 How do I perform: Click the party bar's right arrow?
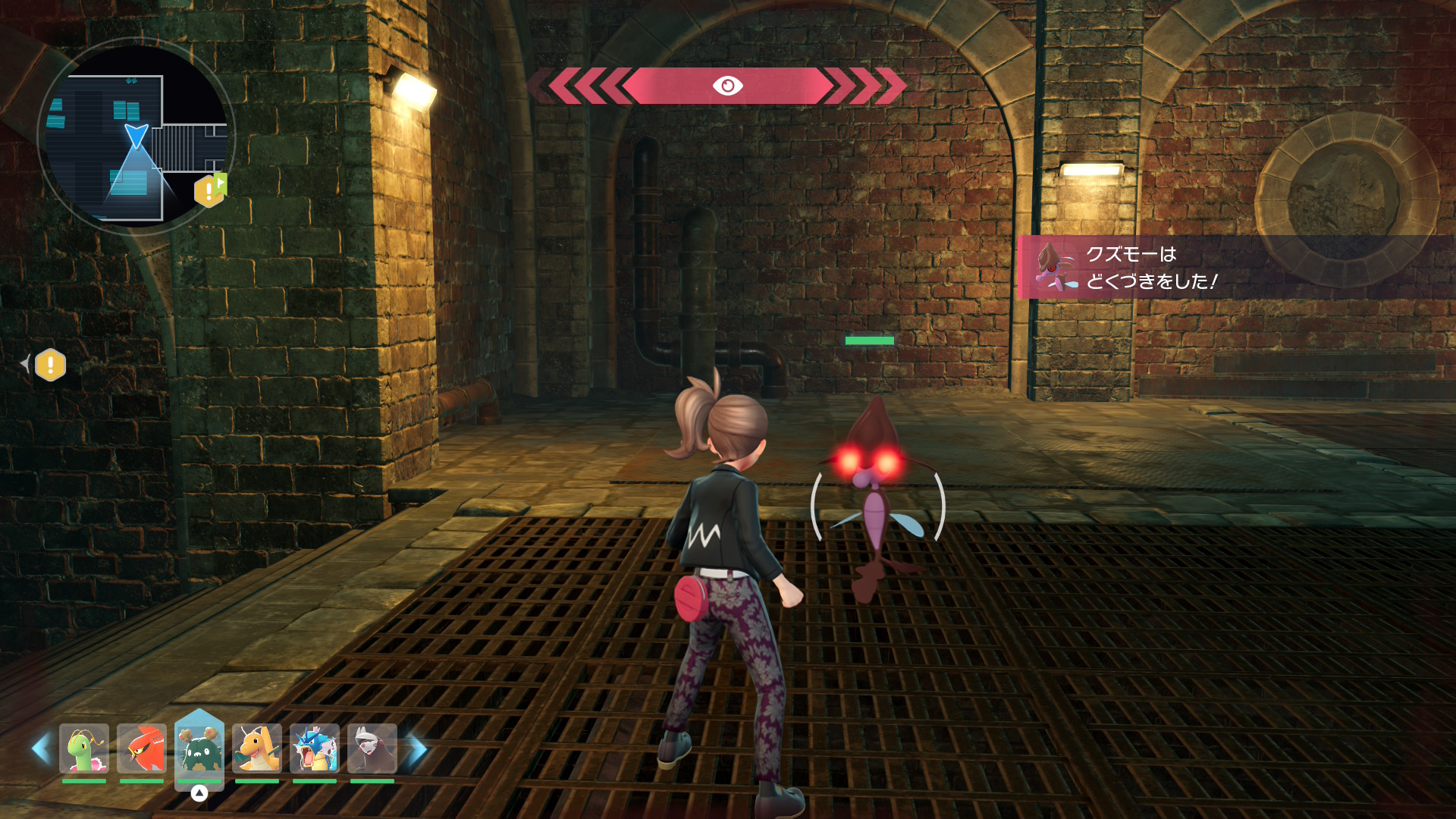click(417, 749)
